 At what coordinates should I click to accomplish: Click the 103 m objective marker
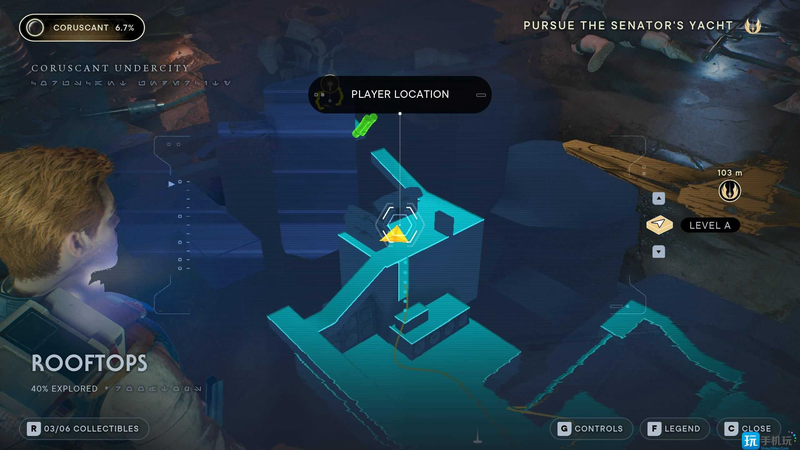[730, 186]
